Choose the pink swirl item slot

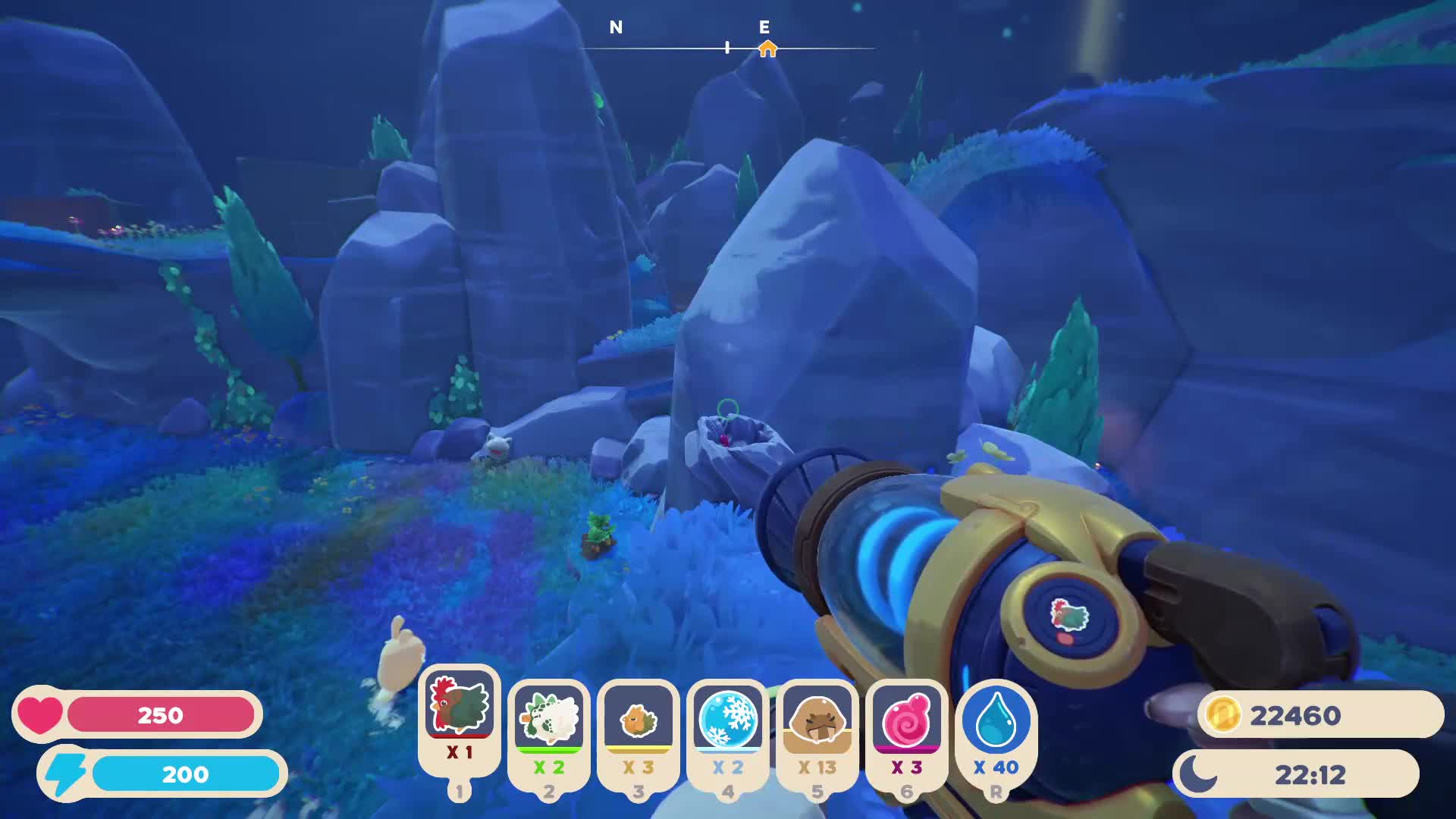click(906, 719)
